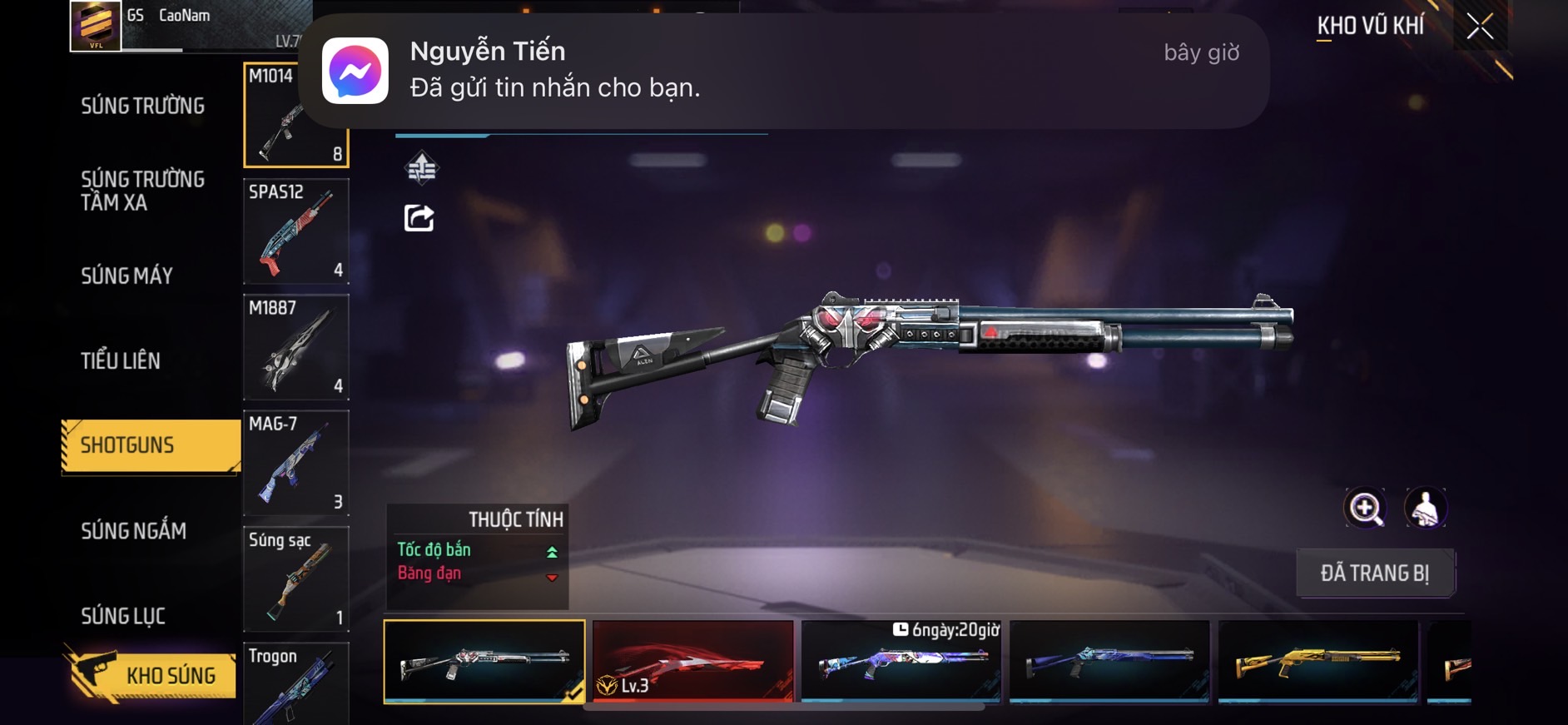Viewport: 1568px width, 725px height.
Task: Open Messenger notification from Nguyễn Tiến
Action: (x=782, y=71)
